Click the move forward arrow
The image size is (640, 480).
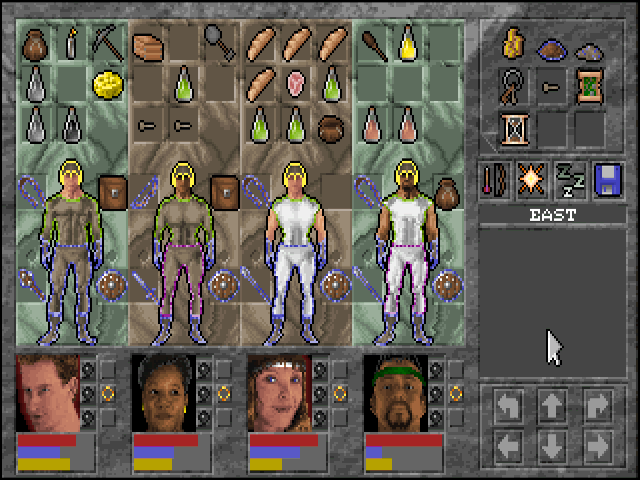point(550,405)
